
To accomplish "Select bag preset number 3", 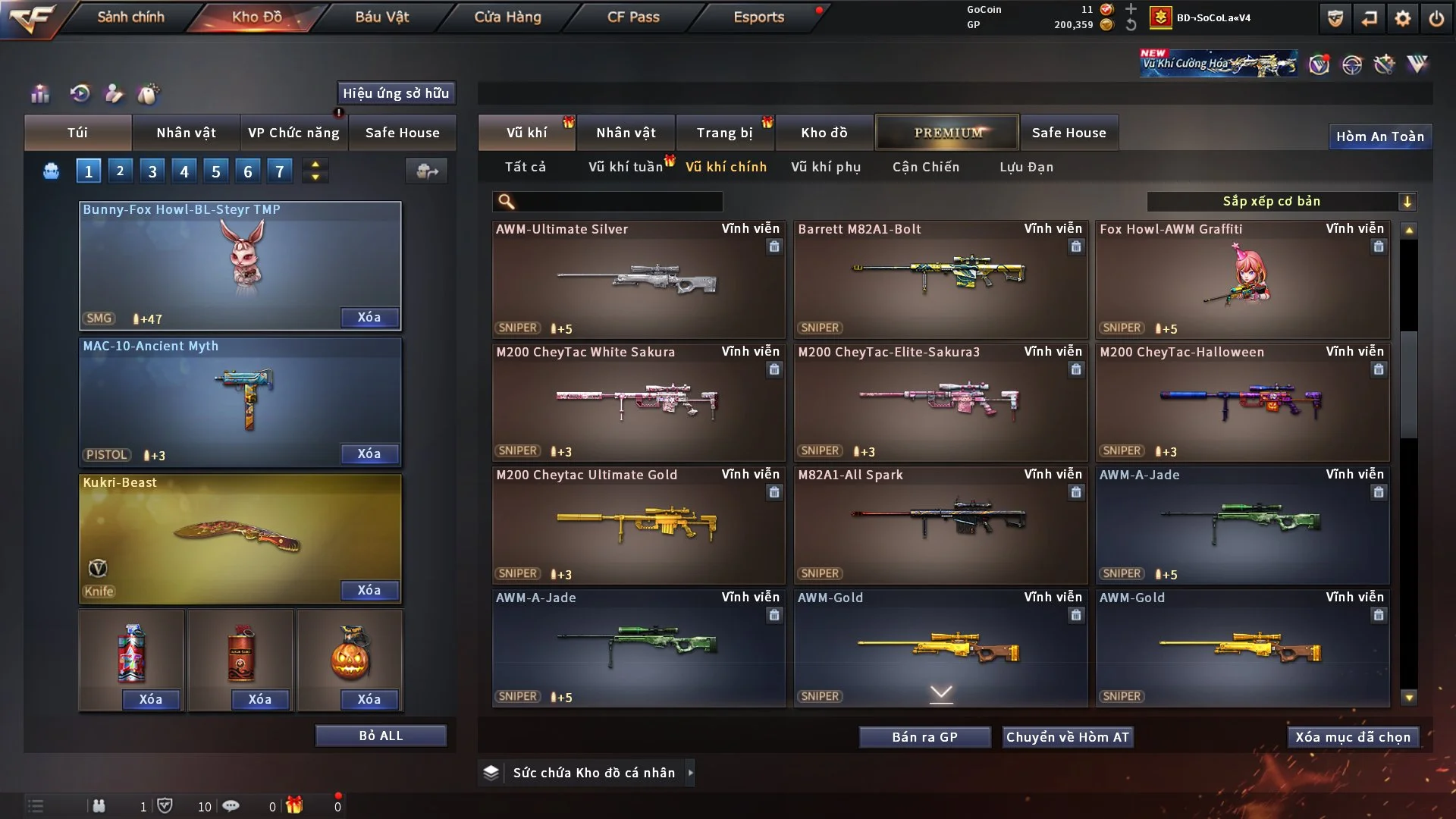I will pyautogui.click(x=152, y=171).
